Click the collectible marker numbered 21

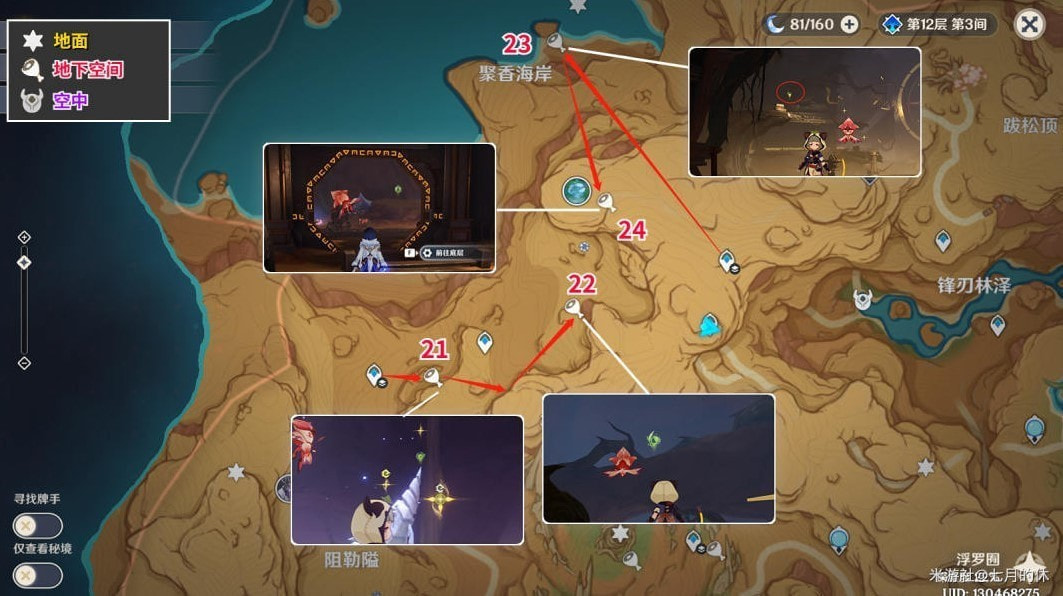coord(431,376)
